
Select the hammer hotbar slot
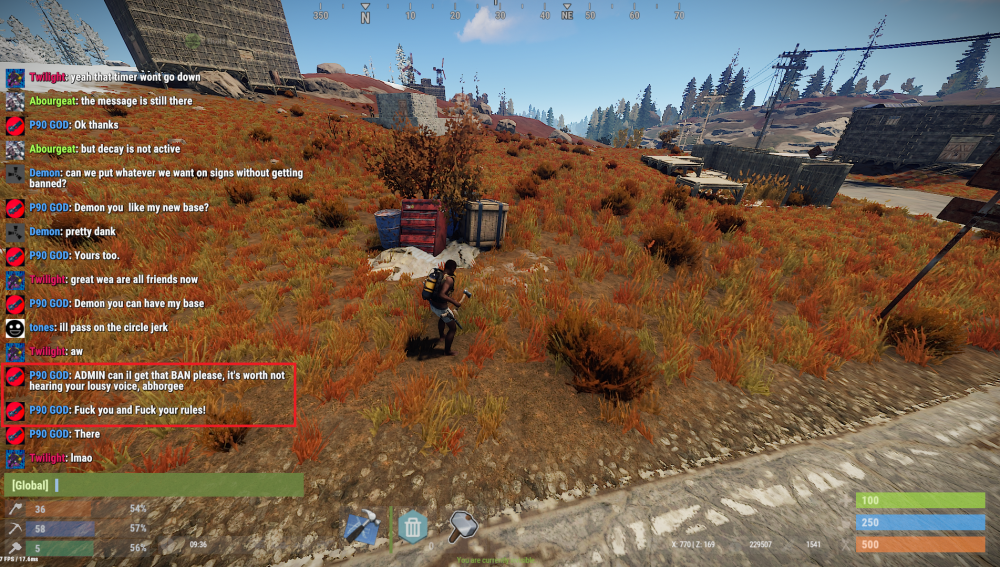tap(462, 524)
